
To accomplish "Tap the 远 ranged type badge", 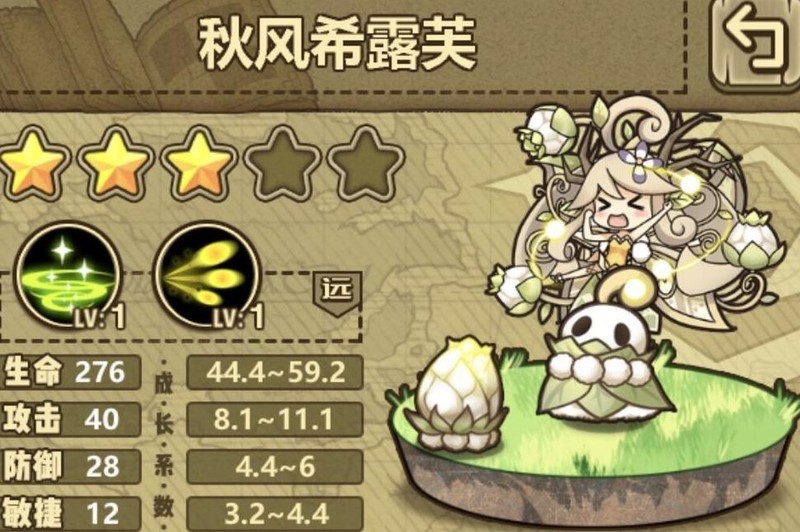I will pyautogui.click(x=334, y=291).
